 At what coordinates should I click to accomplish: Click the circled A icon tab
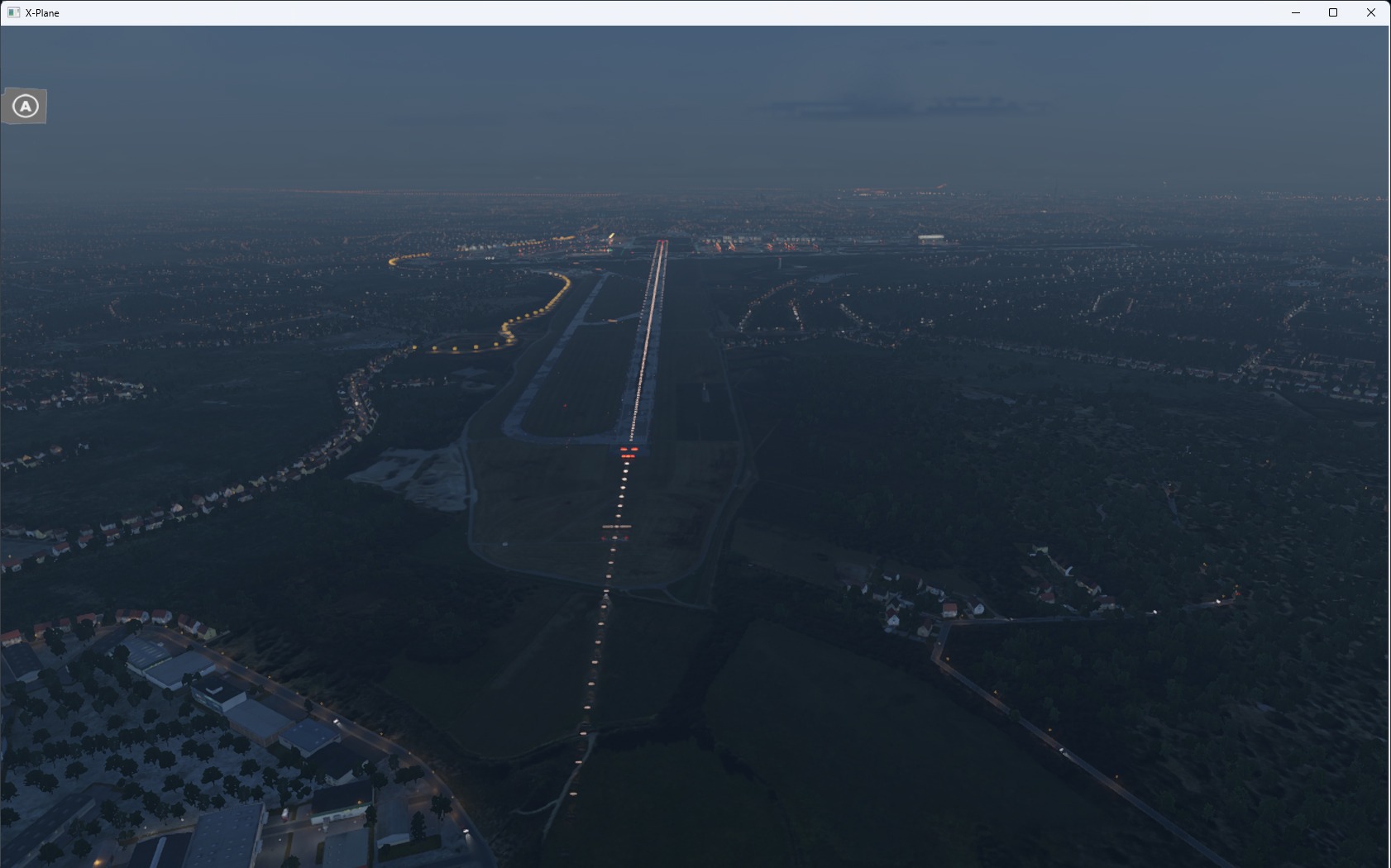pos(25,107)
